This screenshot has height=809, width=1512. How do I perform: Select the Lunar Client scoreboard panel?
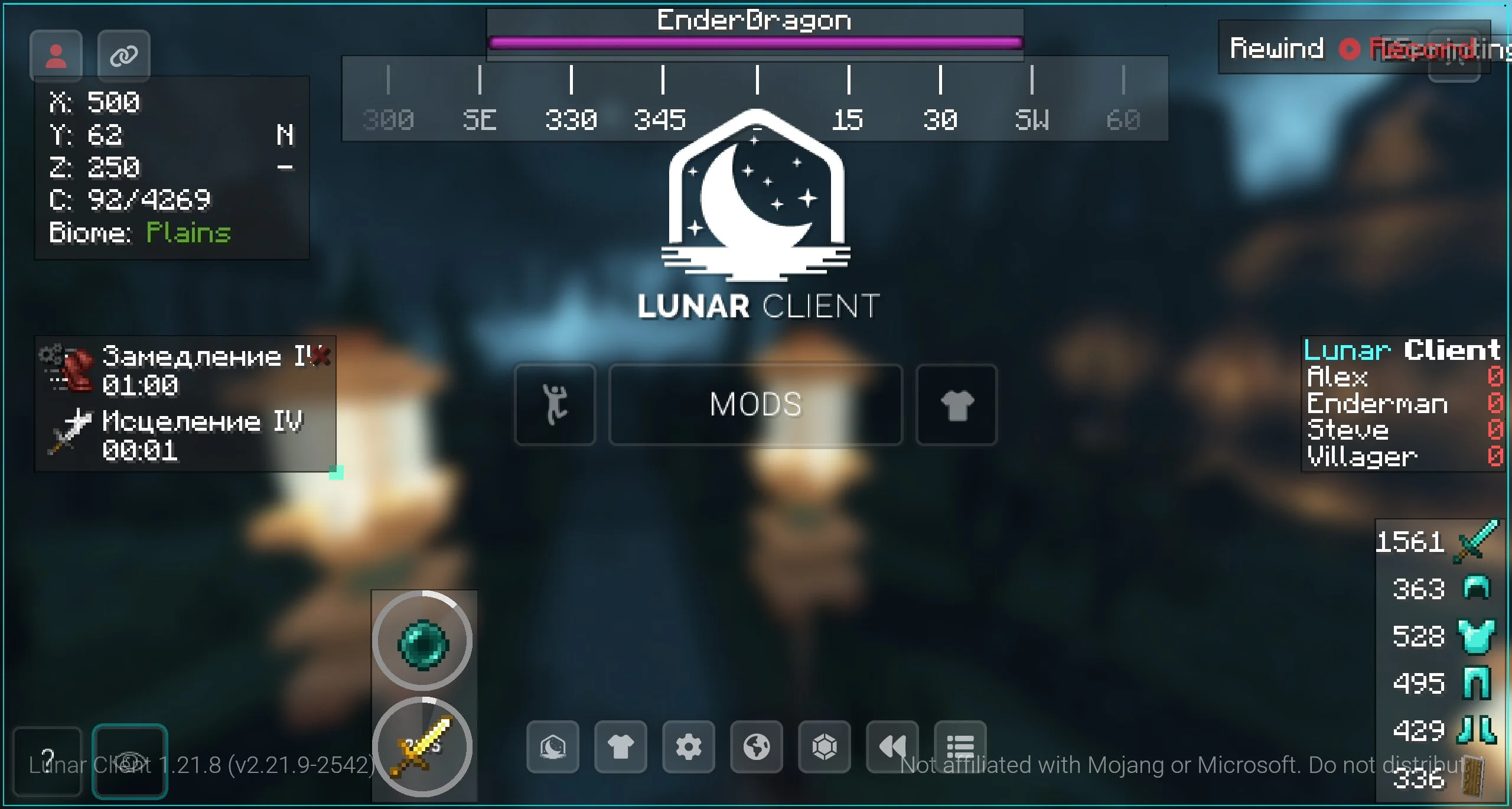(x=1403, y=404)
